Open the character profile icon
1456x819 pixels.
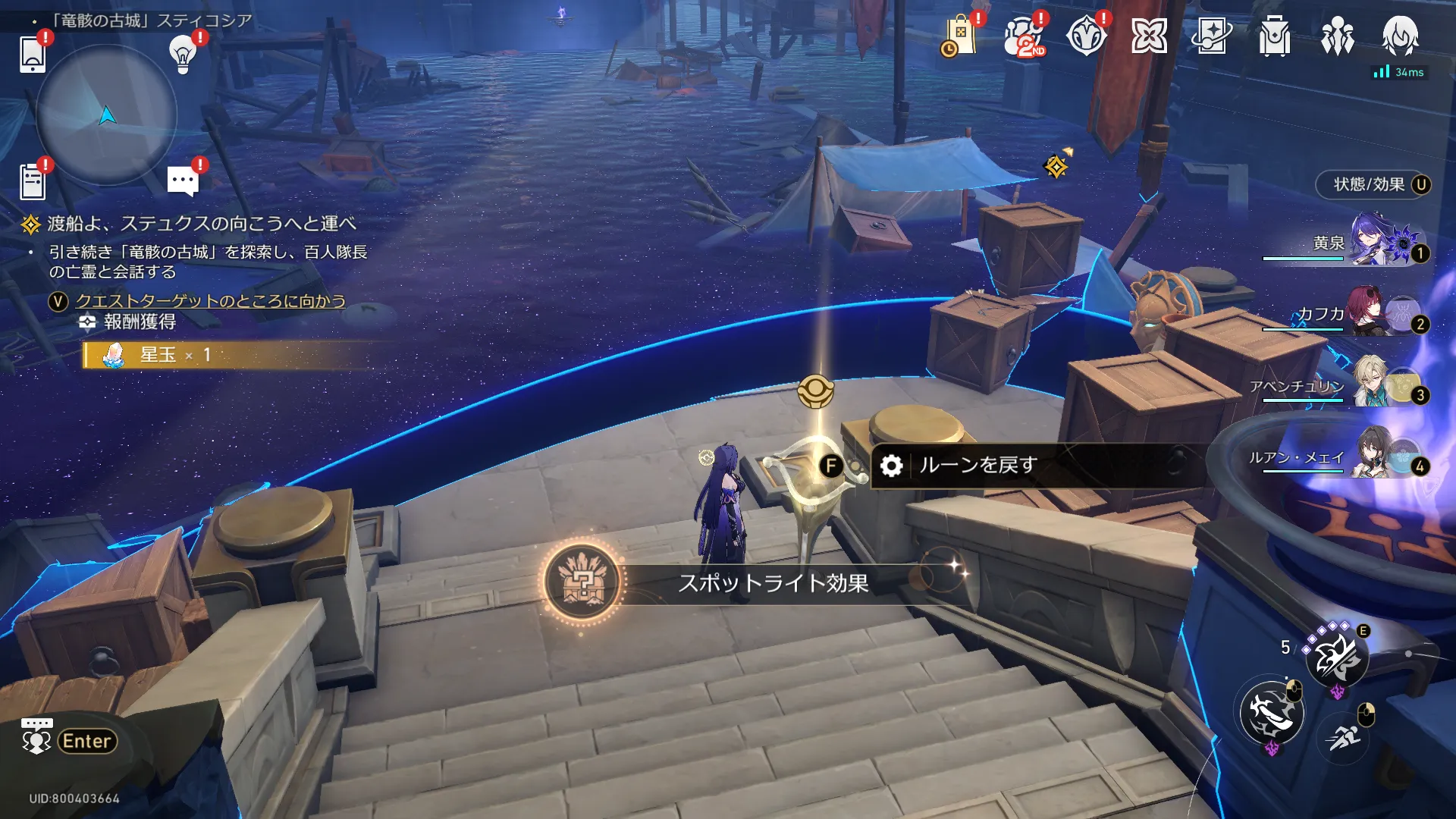(x=1400, y=36)
